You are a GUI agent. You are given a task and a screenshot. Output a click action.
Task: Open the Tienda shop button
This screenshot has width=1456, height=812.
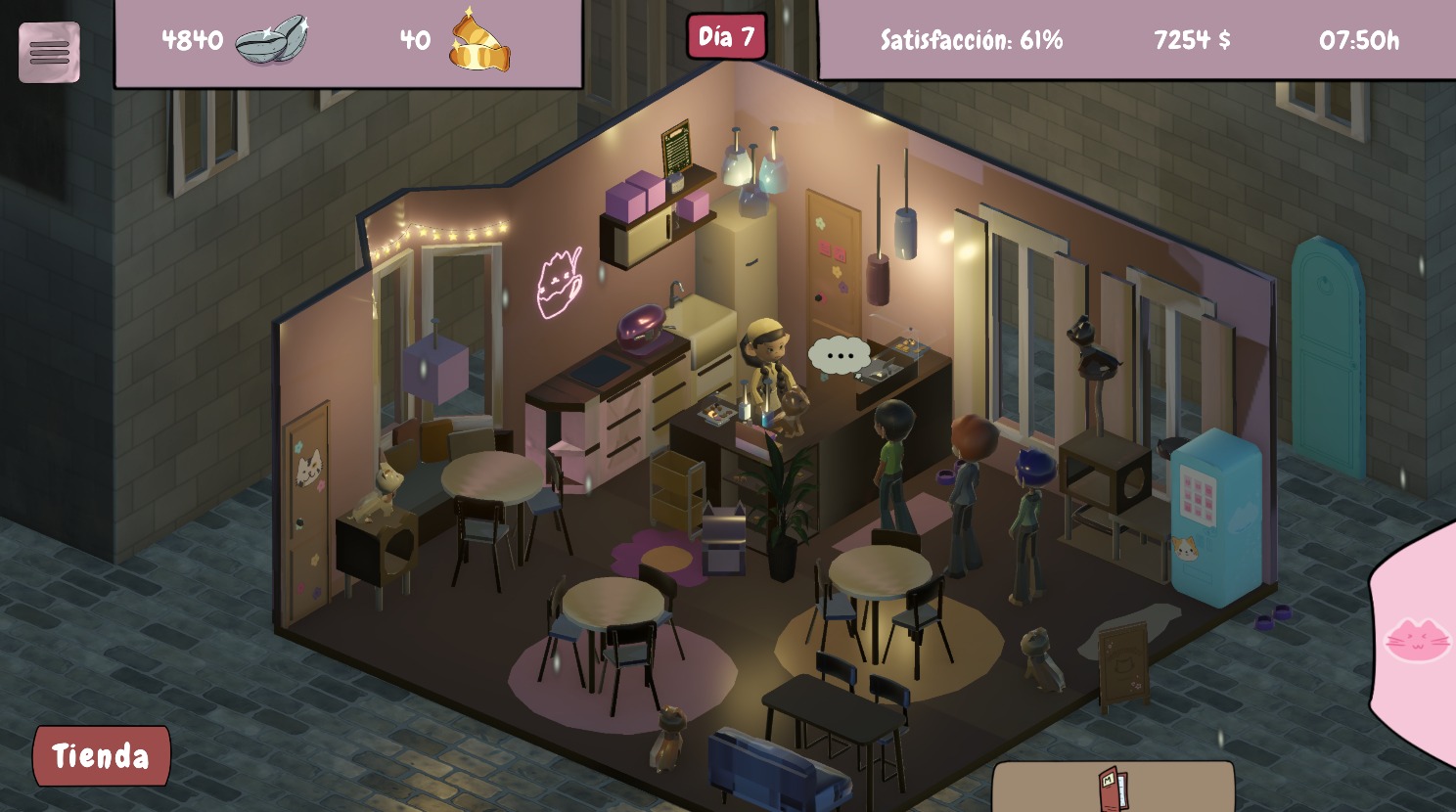point(101,755)
